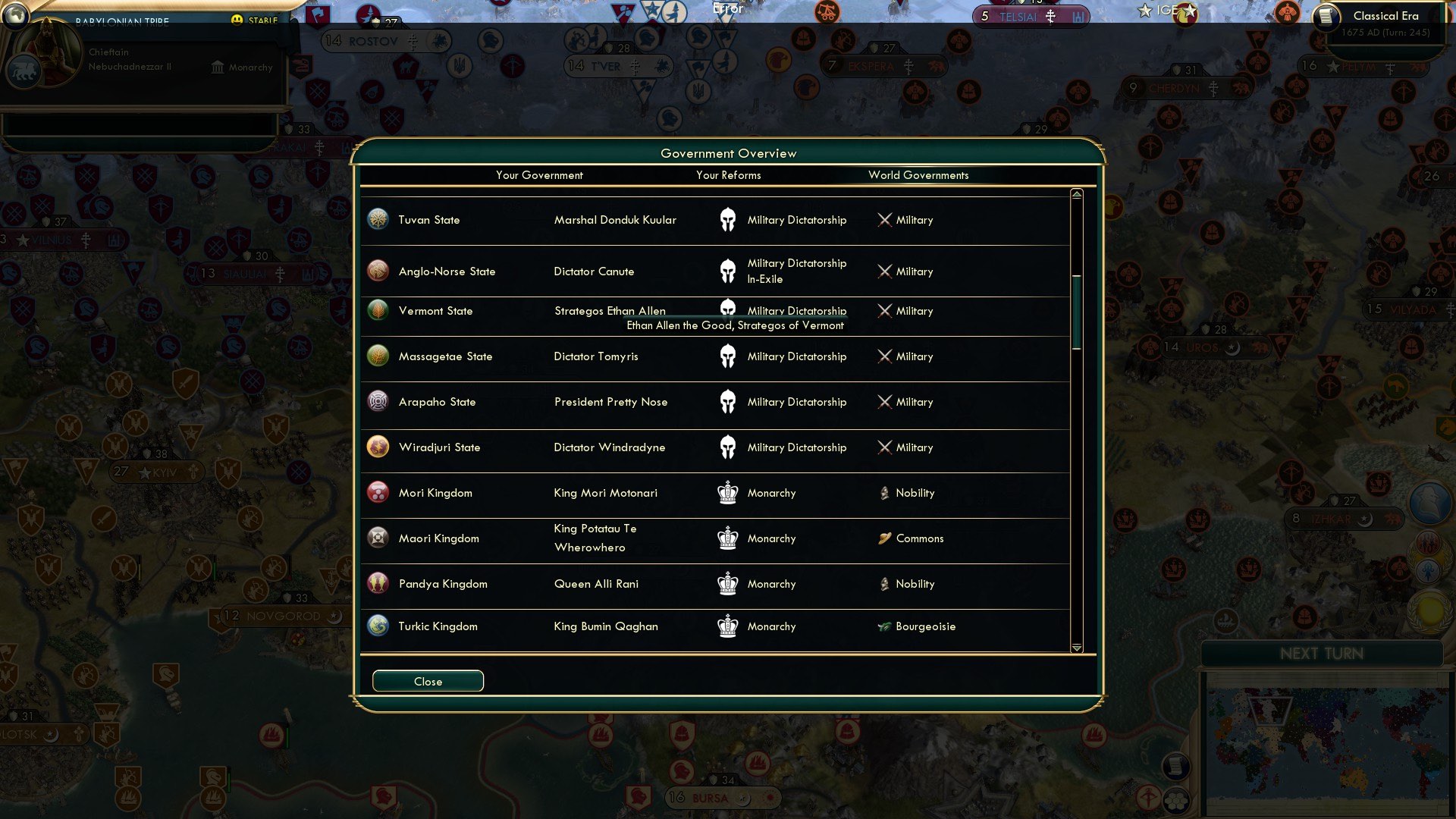Viewport: 1456px width, 819px height.
Task: Click the helmet icon next to Dictator Canute
Action: (728, 271)
